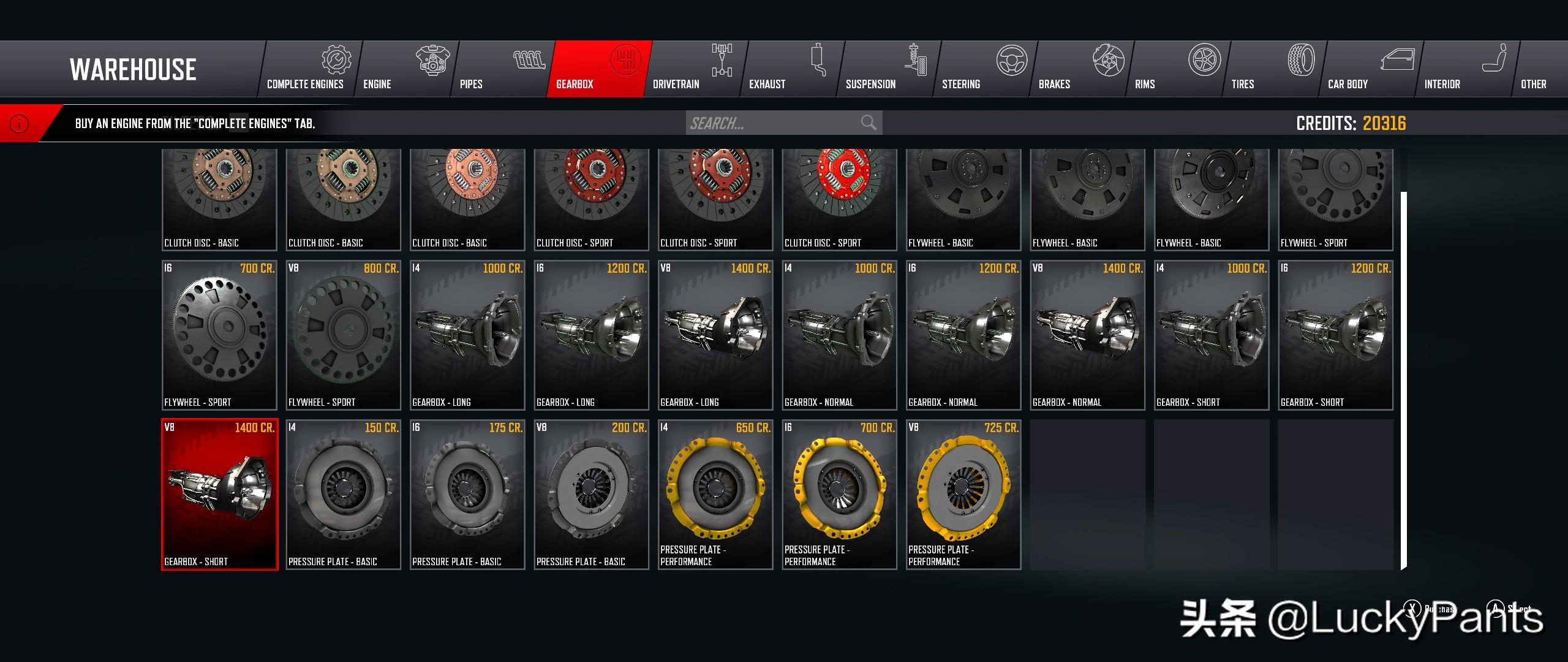Select the Rims tab
Image resolution: width=1568 pixels, height=662 pixels.
(1177, 69)
